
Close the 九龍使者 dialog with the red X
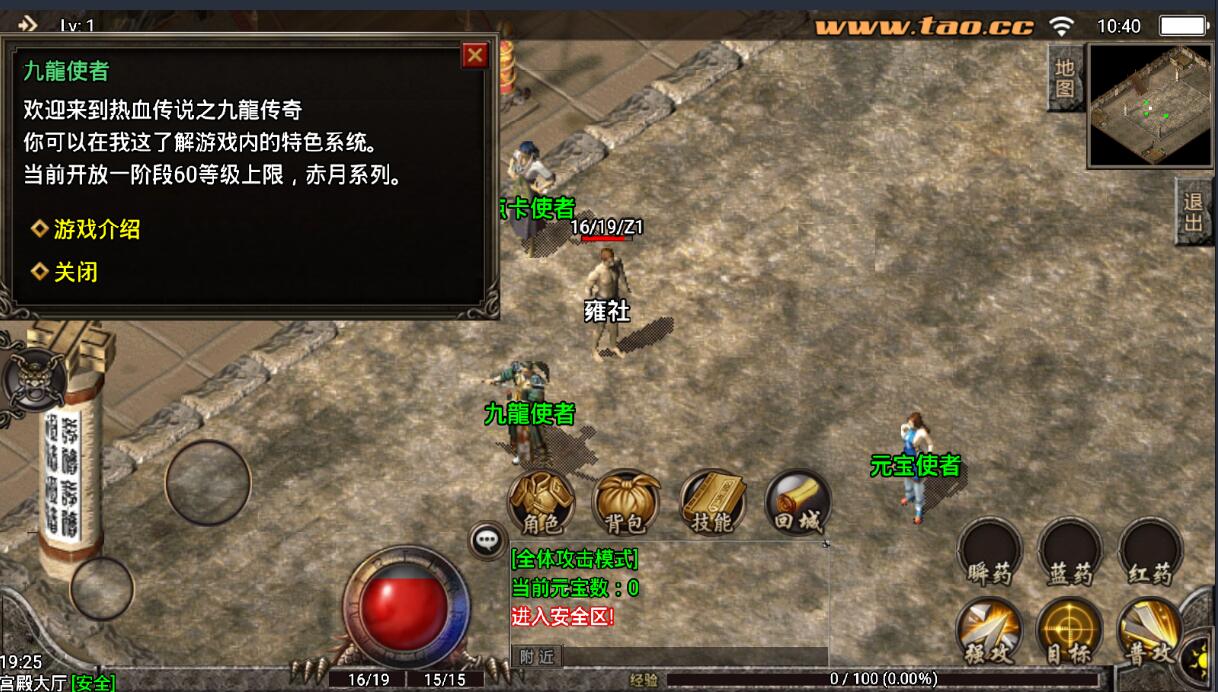coord(475,56)
